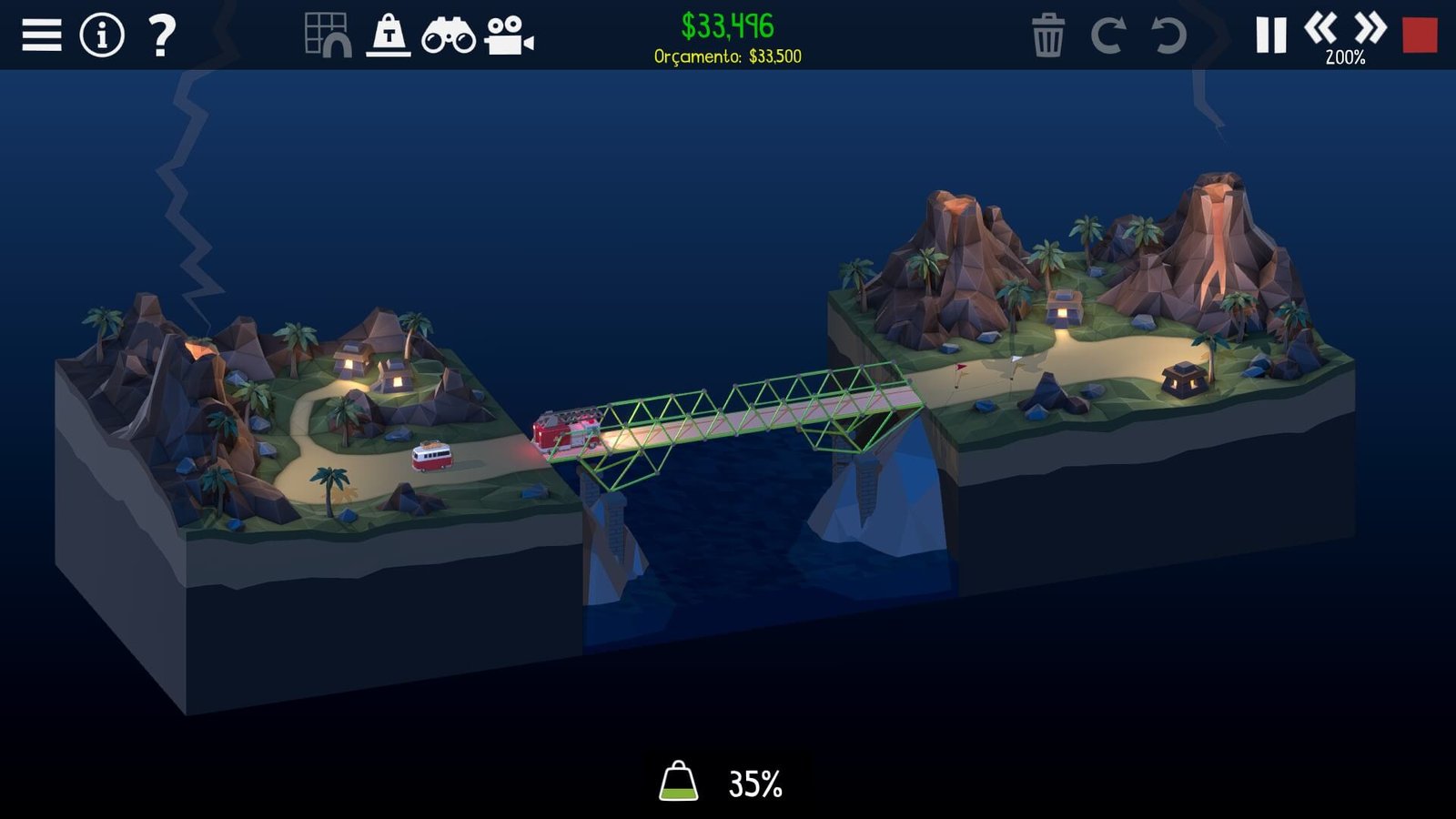Click the video camera icon
Viewport: 1456px width, 819px height.
click(x=509, y=35)
